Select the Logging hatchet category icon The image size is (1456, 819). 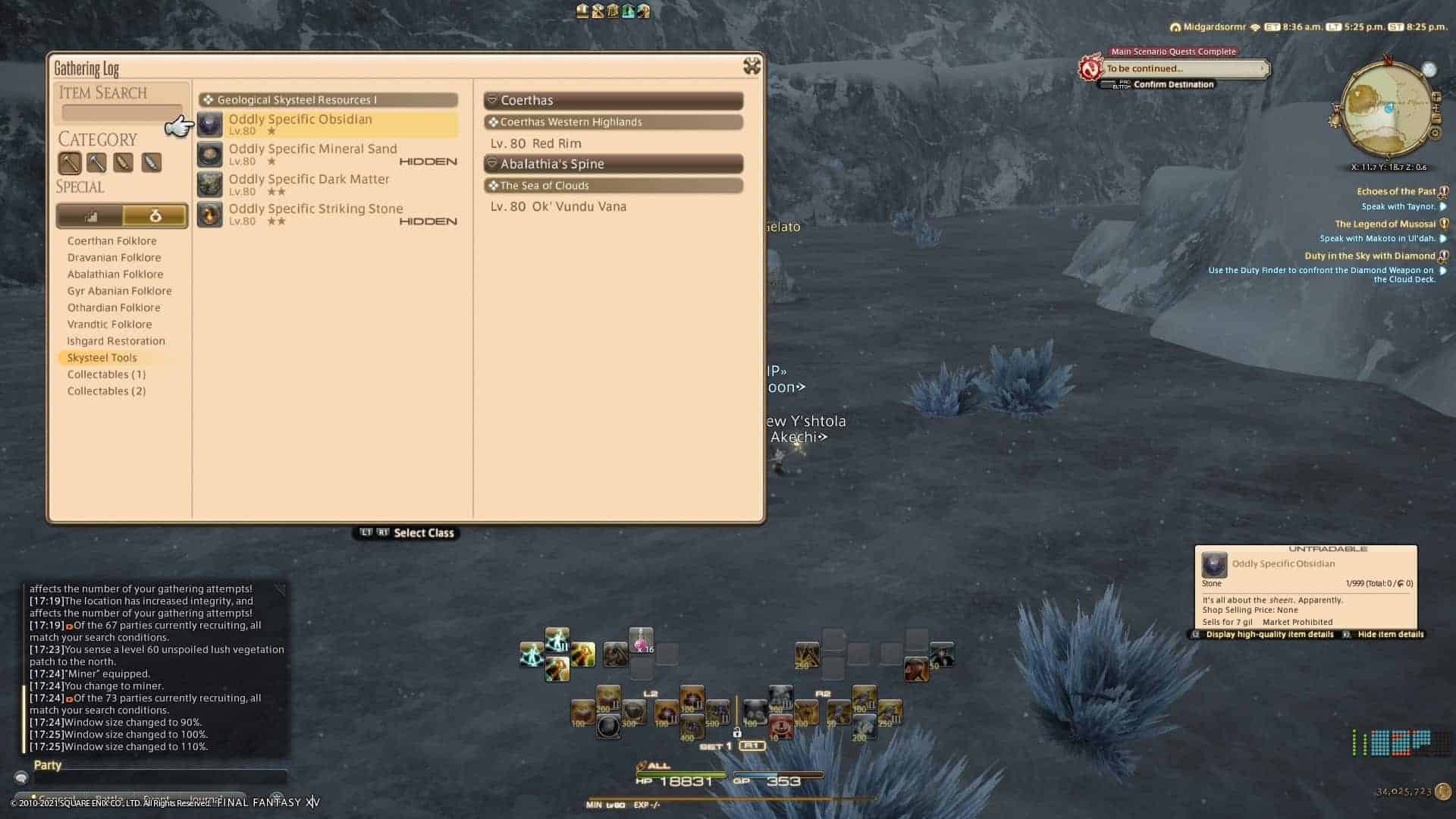coord(124,163)
